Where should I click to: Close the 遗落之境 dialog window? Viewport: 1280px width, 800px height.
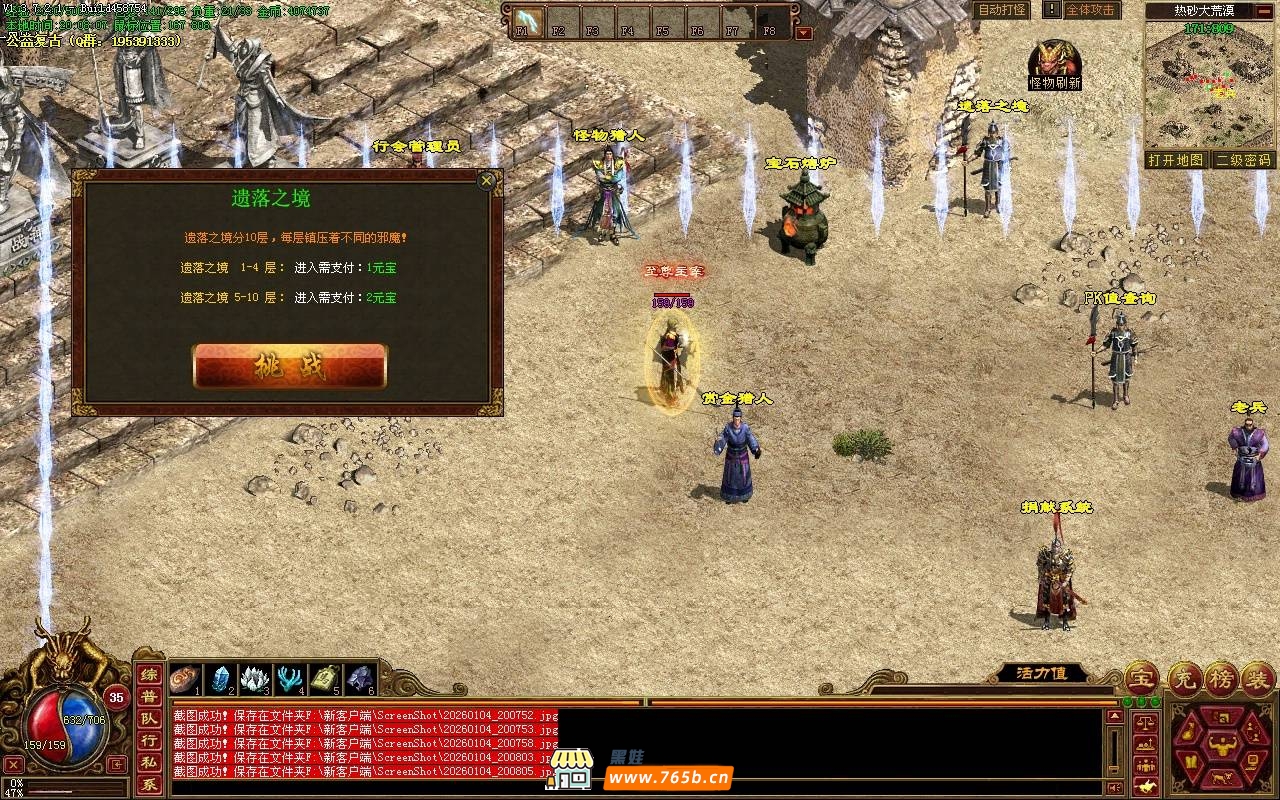click(486, 181)
